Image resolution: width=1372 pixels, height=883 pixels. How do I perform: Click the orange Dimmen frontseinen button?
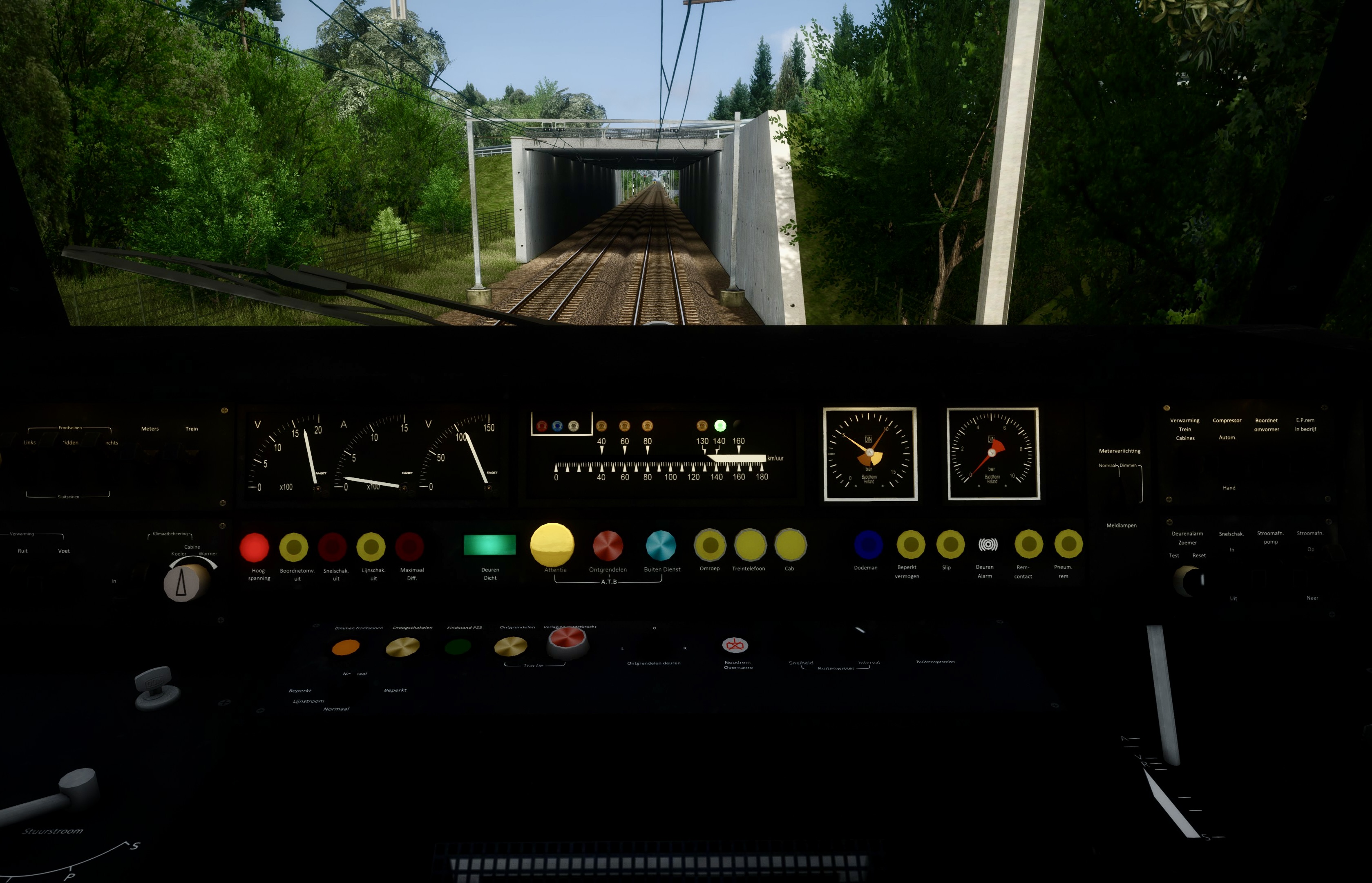pos(346,648)
